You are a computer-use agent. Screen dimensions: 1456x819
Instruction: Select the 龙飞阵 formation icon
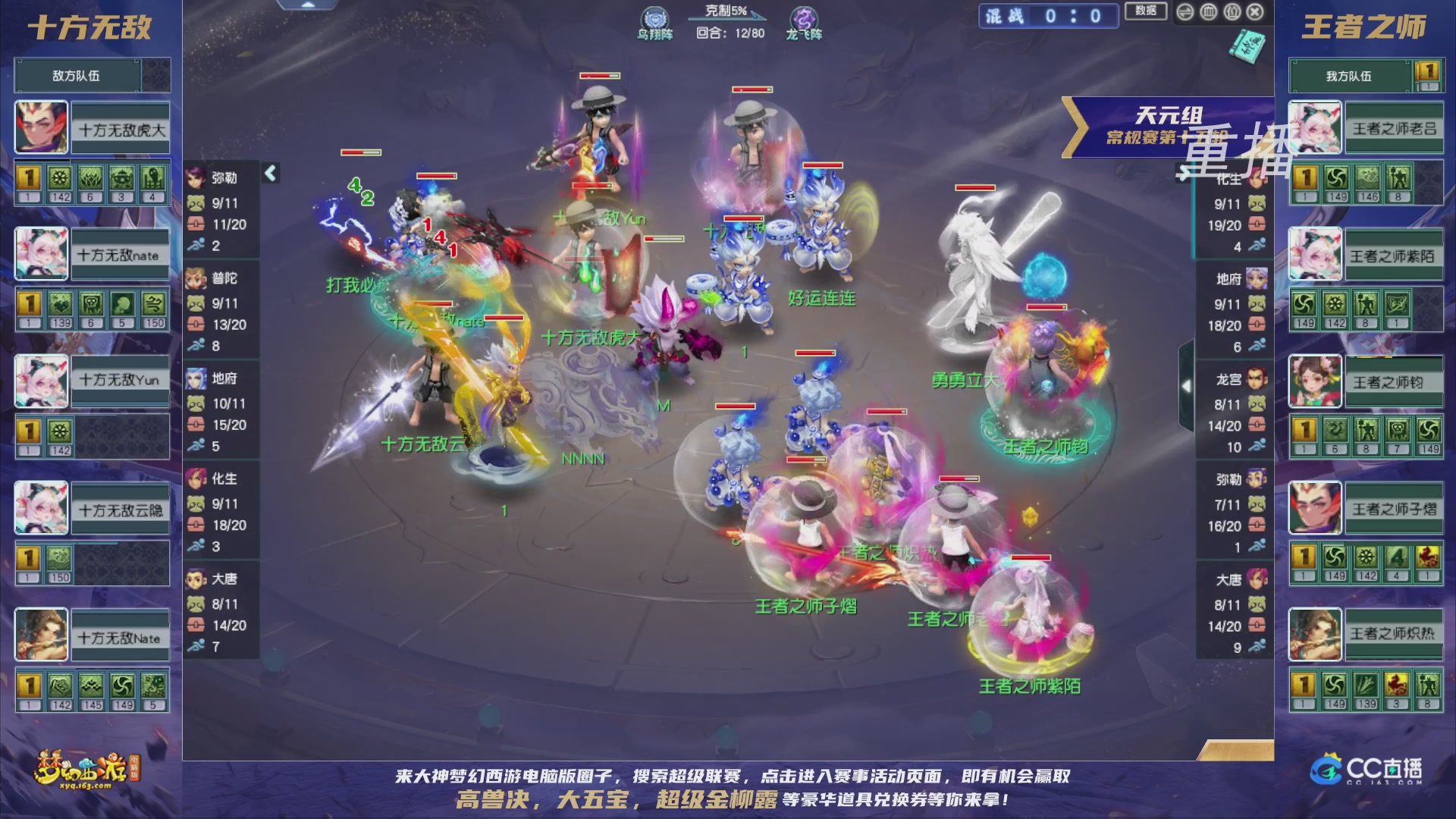point(804,18)
